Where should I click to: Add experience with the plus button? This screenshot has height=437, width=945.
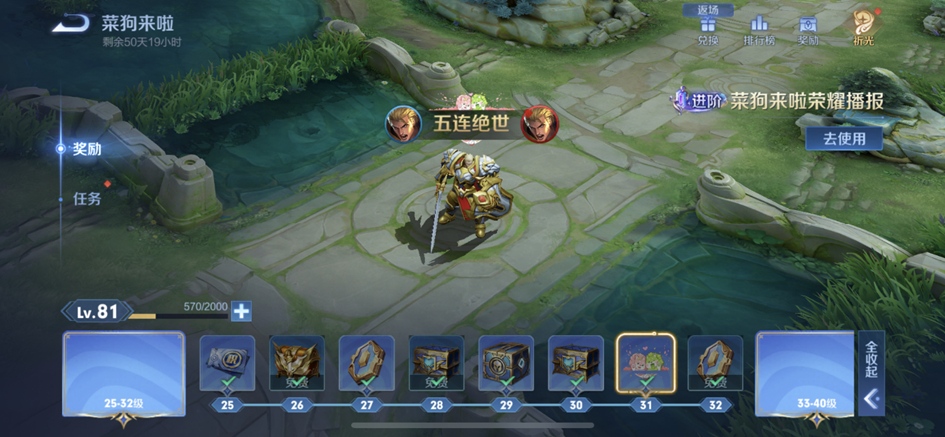(241, 311)
